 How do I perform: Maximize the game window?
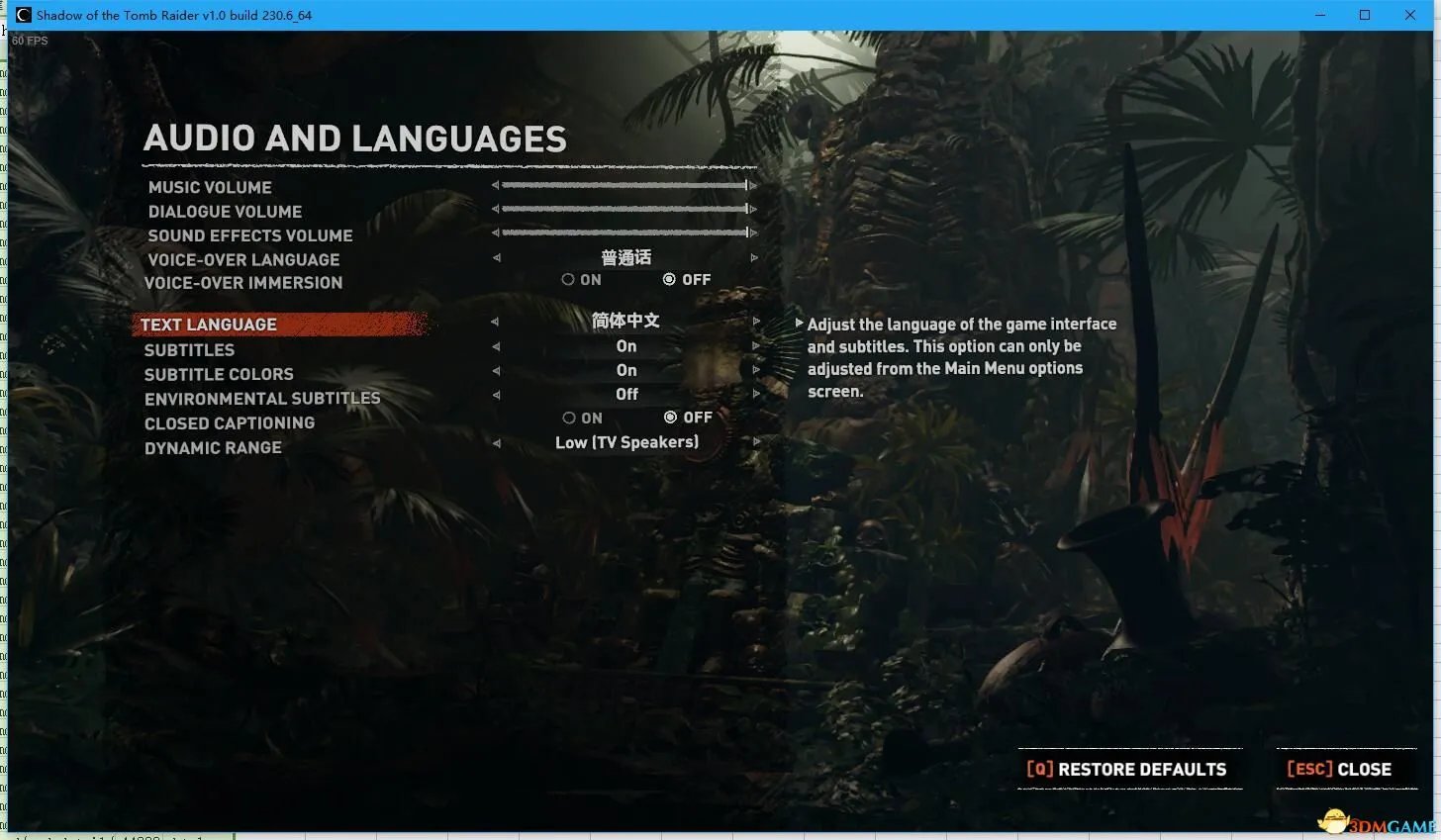click(1365, 15)
